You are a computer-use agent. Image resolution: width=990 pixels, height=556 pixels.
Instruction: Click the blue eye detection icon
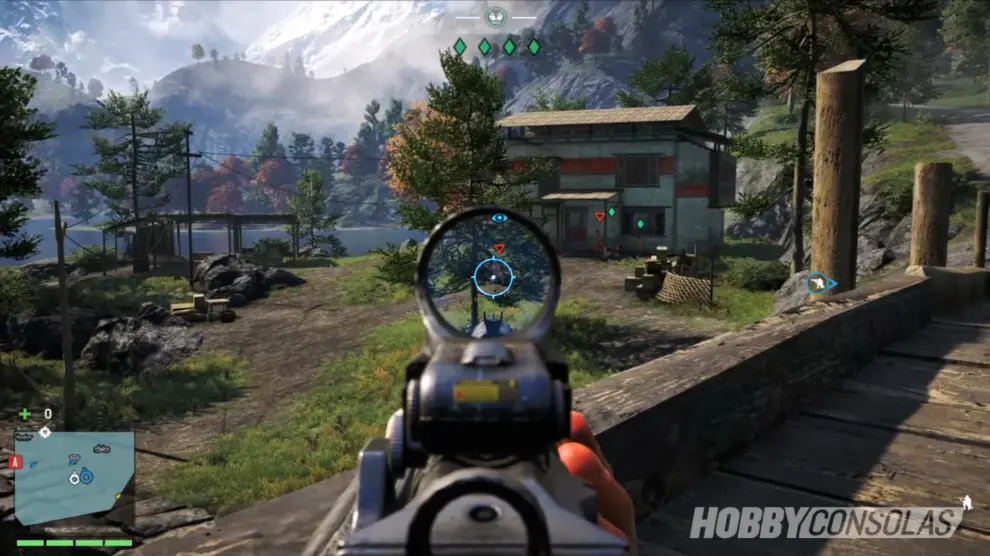click(x=499, y=217)
